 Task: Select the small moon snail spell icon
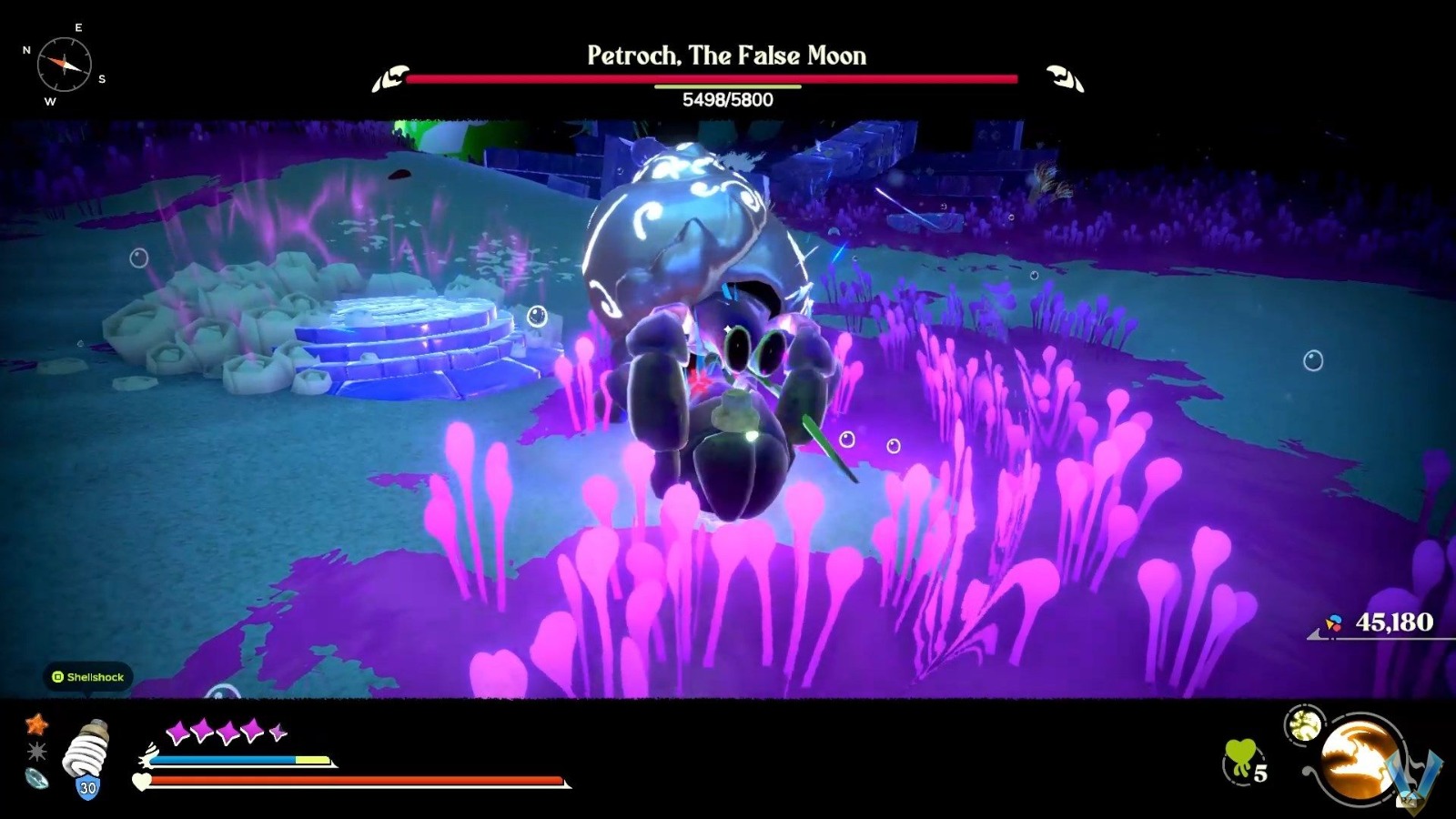1305,724
